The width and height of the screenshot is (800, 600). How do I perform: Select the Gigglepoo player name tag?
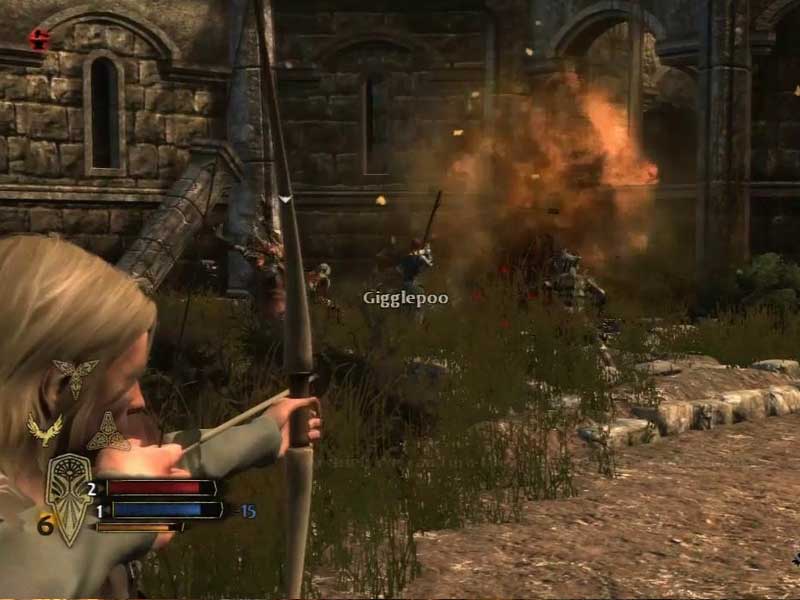point(405,298)
